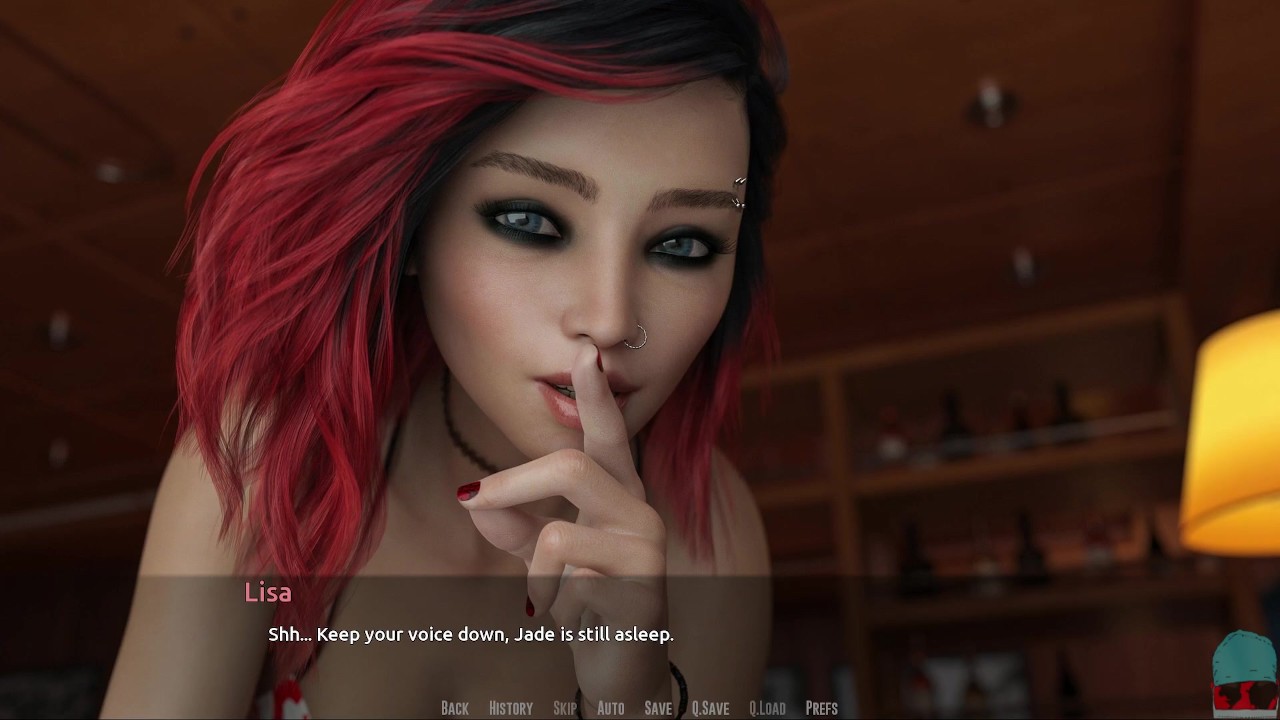Toggle Auto-advance dialogue
The height and width of the screenshot is (720, 1280).
pyautogui.click(x=610, y=708)
